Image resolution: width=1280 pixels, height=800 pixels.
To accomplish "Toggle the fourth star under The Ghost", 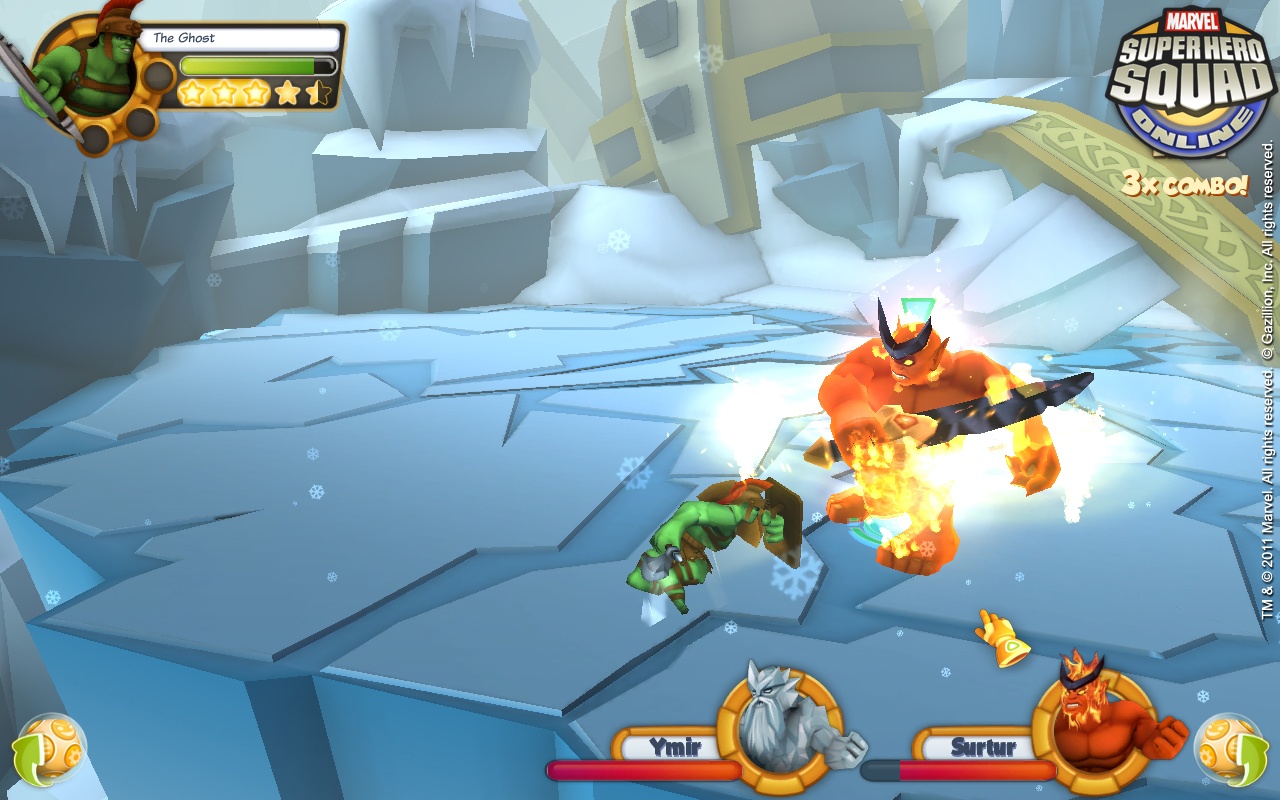I will 287,92.
